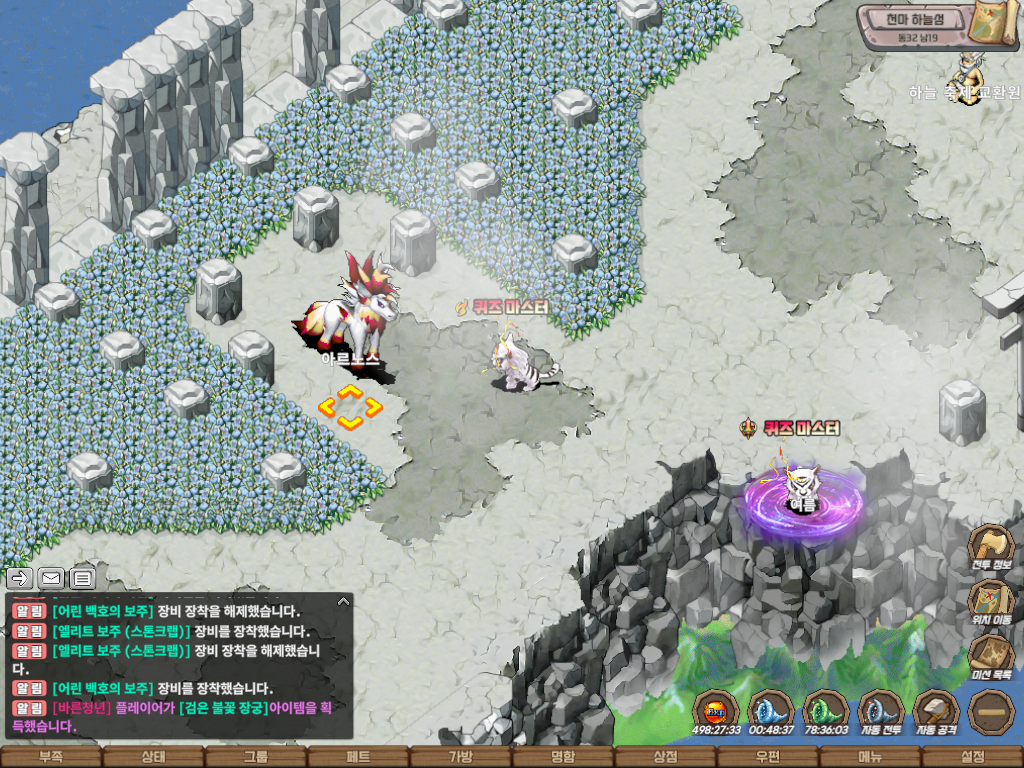Open the 부족 (Tribe) menu

[51, 757]
